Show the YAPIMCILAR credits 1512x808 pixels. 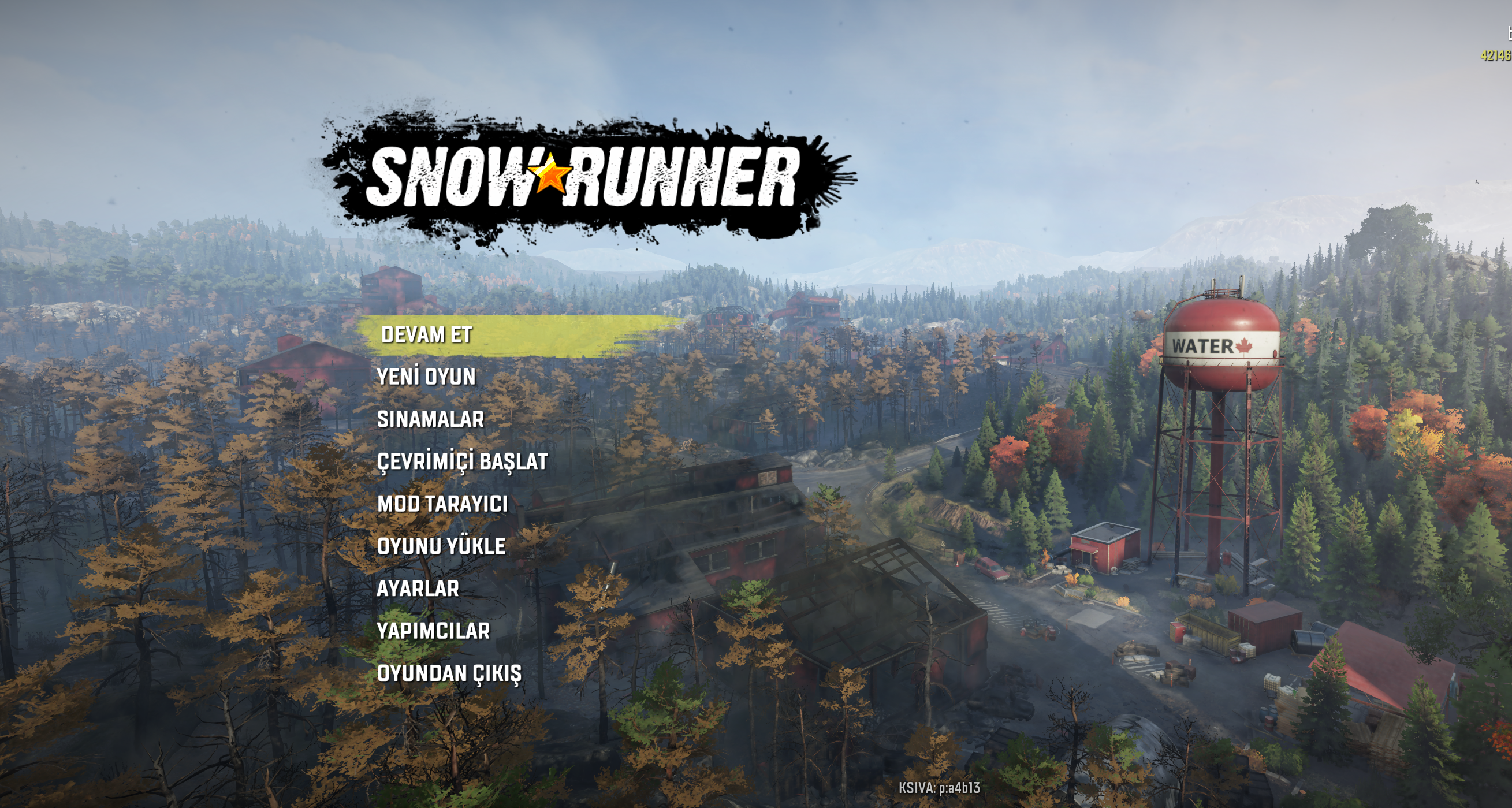433,631
